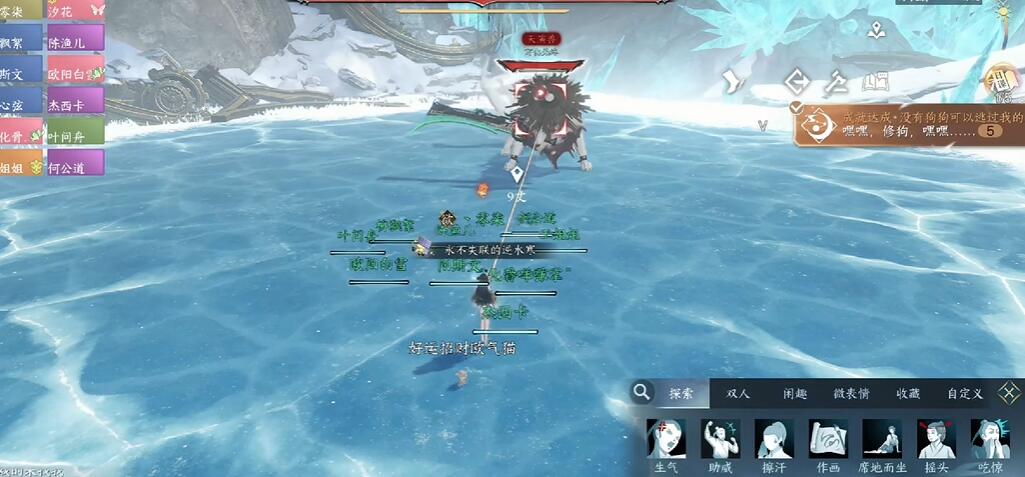Click the open book journal icon

(876, 82)
